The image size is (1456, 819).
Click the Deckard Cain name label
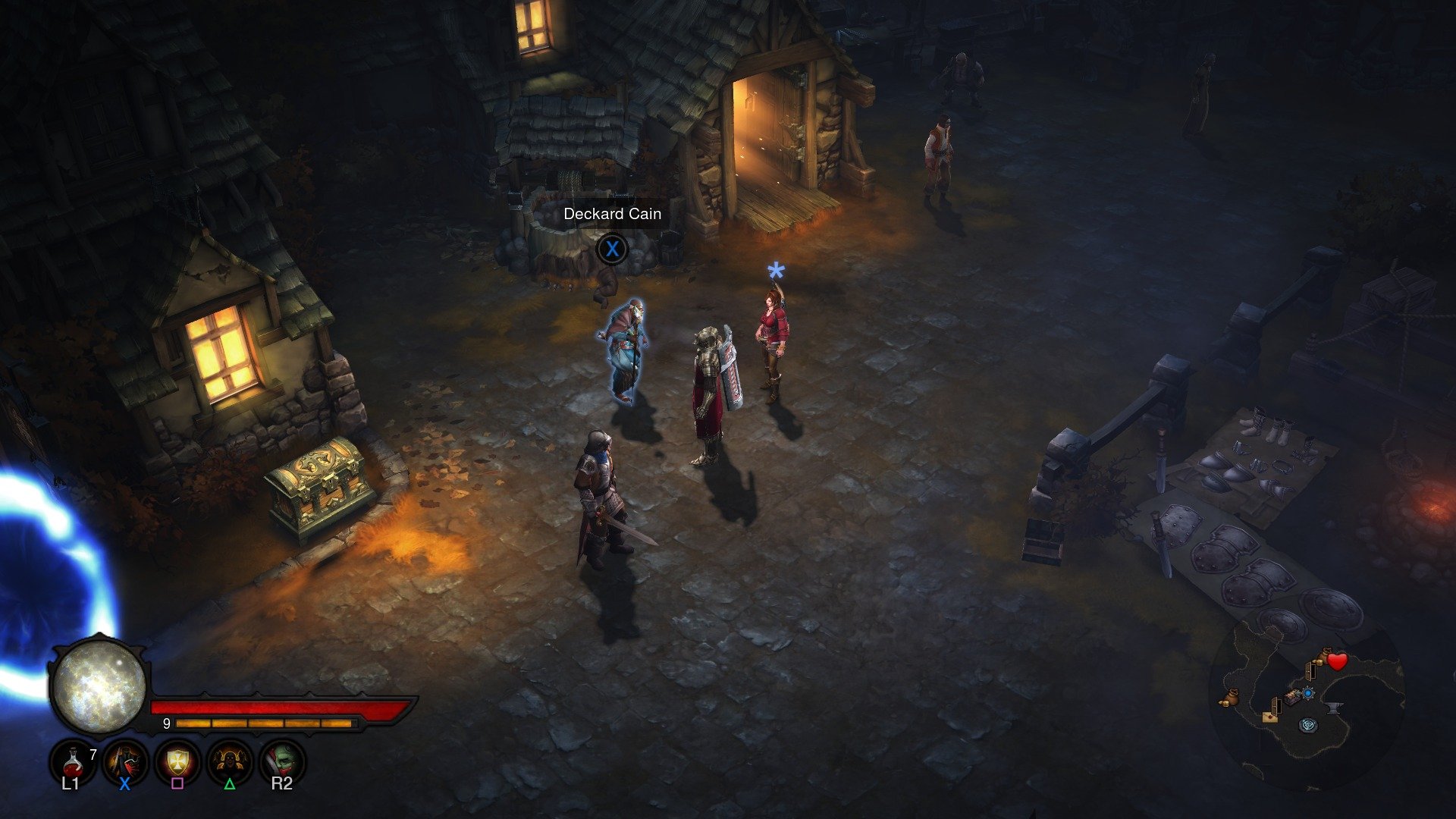[611, 214]
